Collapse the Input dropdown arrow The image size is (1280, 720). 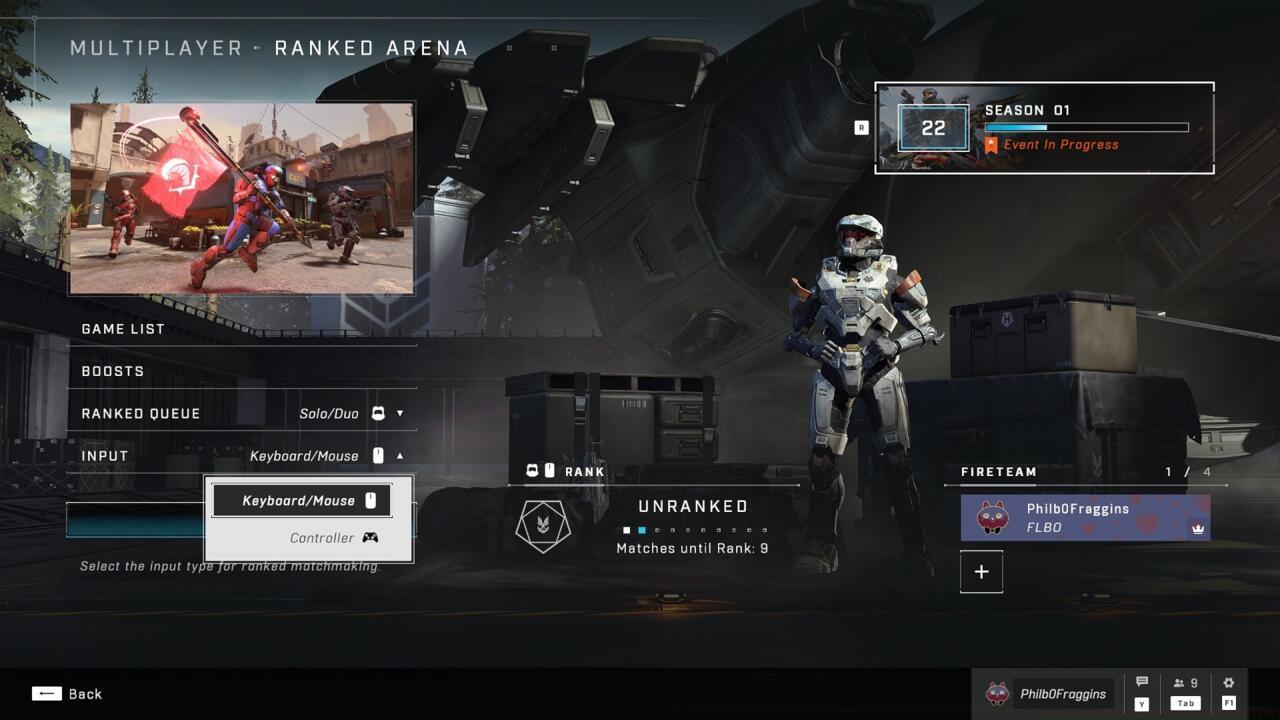coord(399,455)
